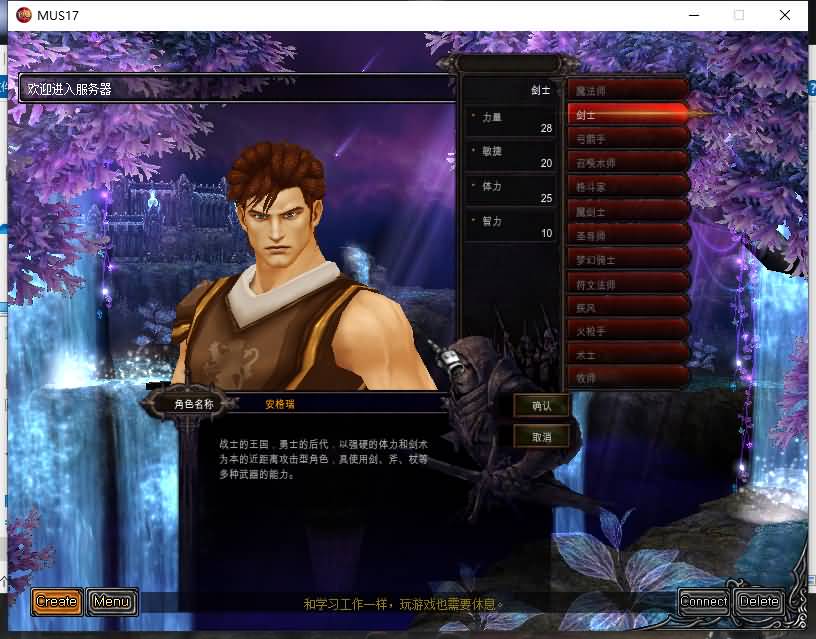The image size is (816, 639).
Task: Click the Connect button
Action: 704,601
